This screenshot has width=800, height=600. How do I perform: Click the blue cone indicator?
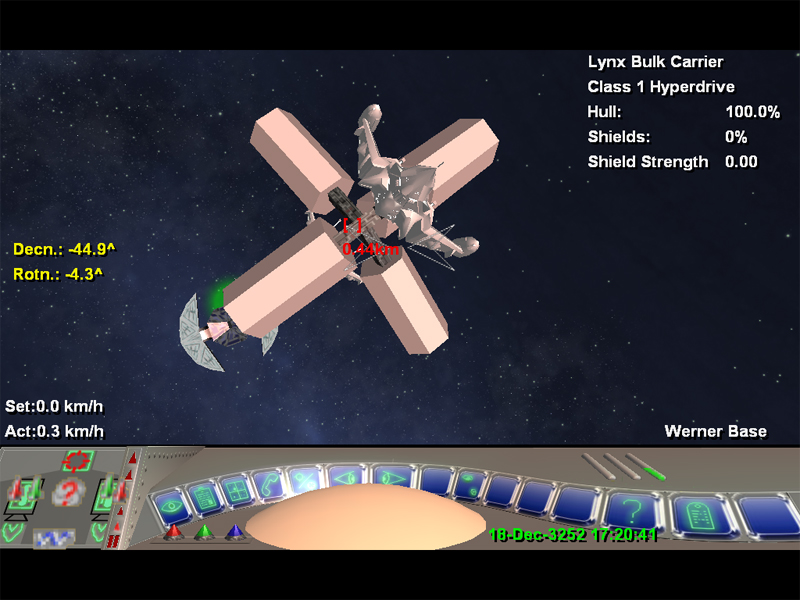coord(236,532)
